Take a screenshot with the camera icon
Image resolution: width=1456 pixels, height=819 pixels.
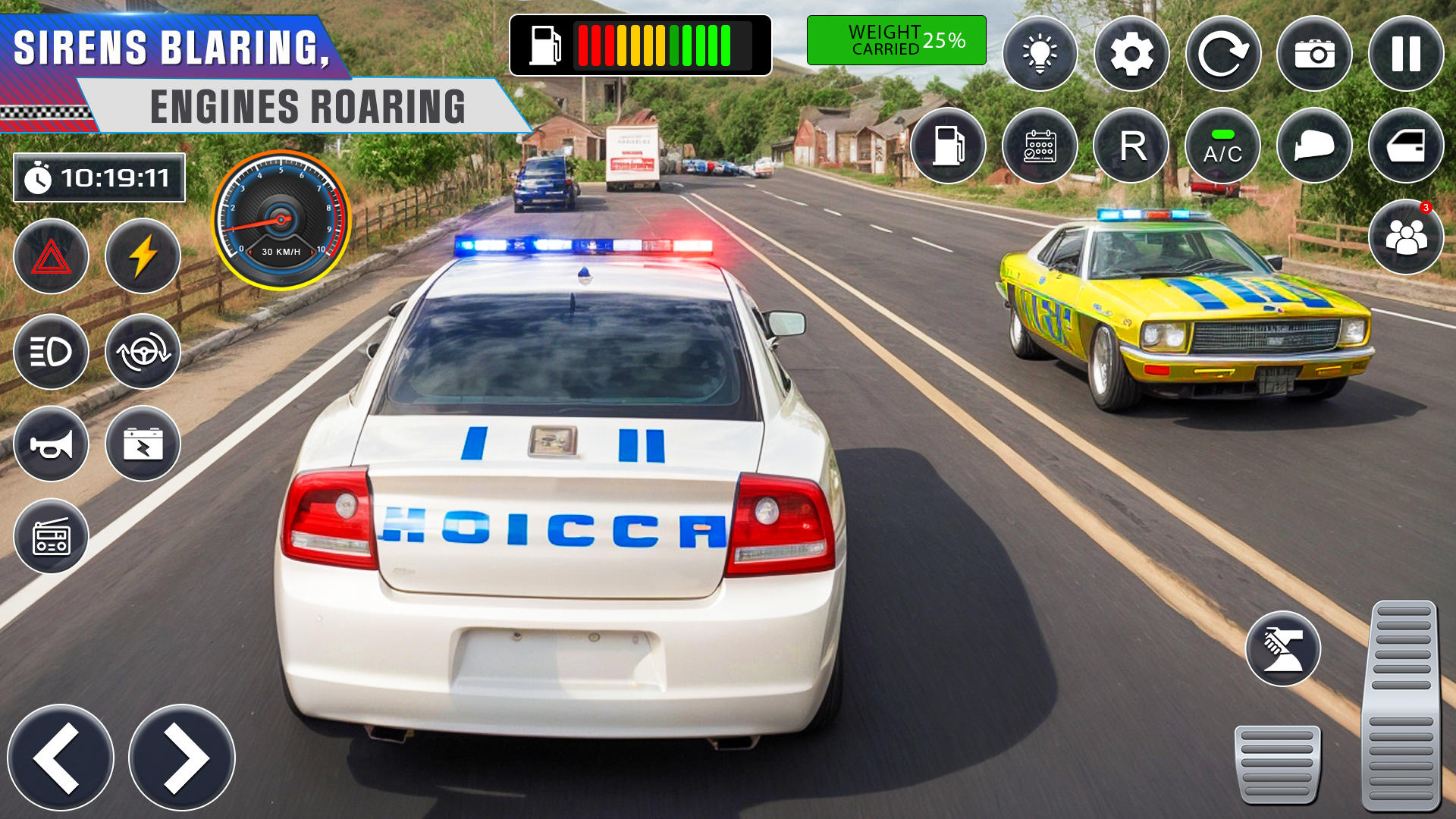(x=1314, y=53)
